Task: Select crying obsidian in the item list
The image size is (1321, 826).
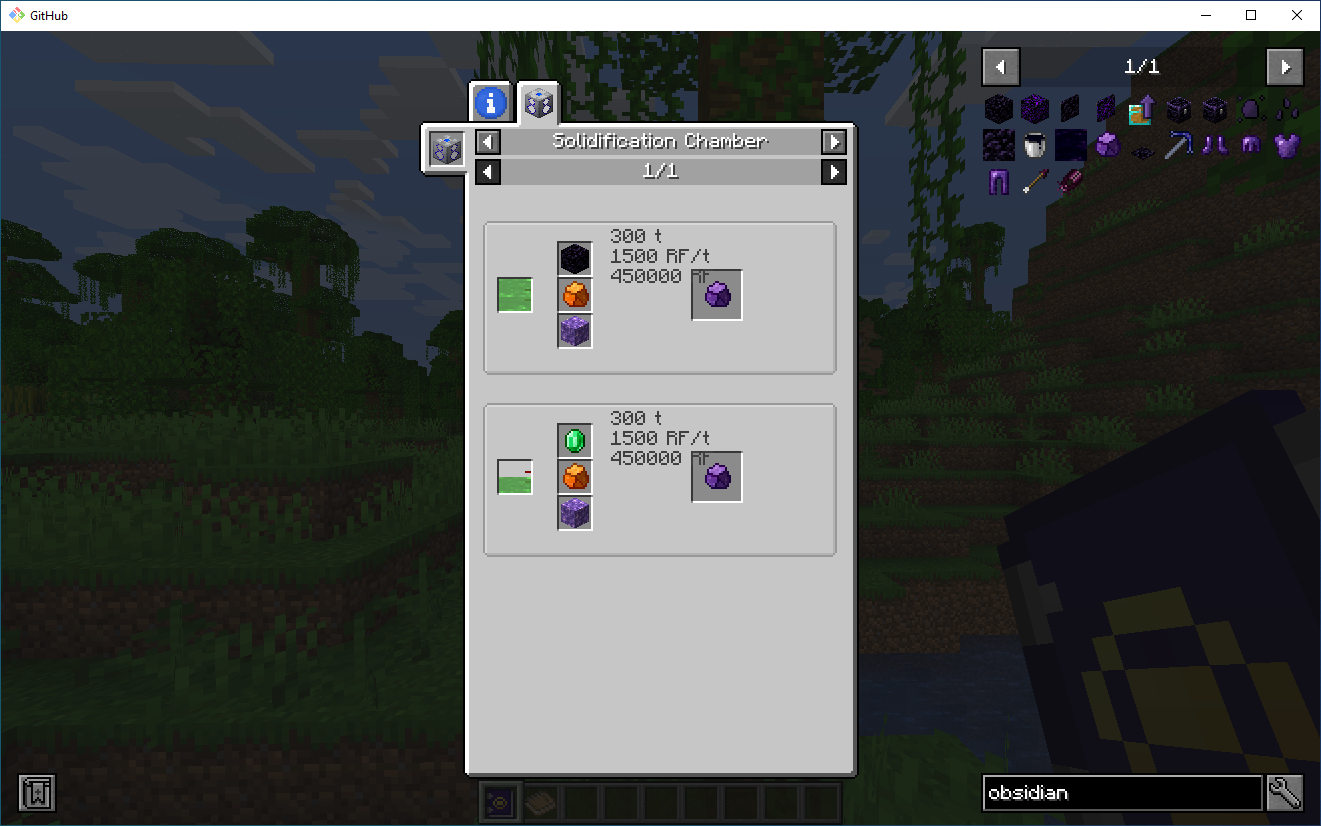Action: tap(1034, 108)
